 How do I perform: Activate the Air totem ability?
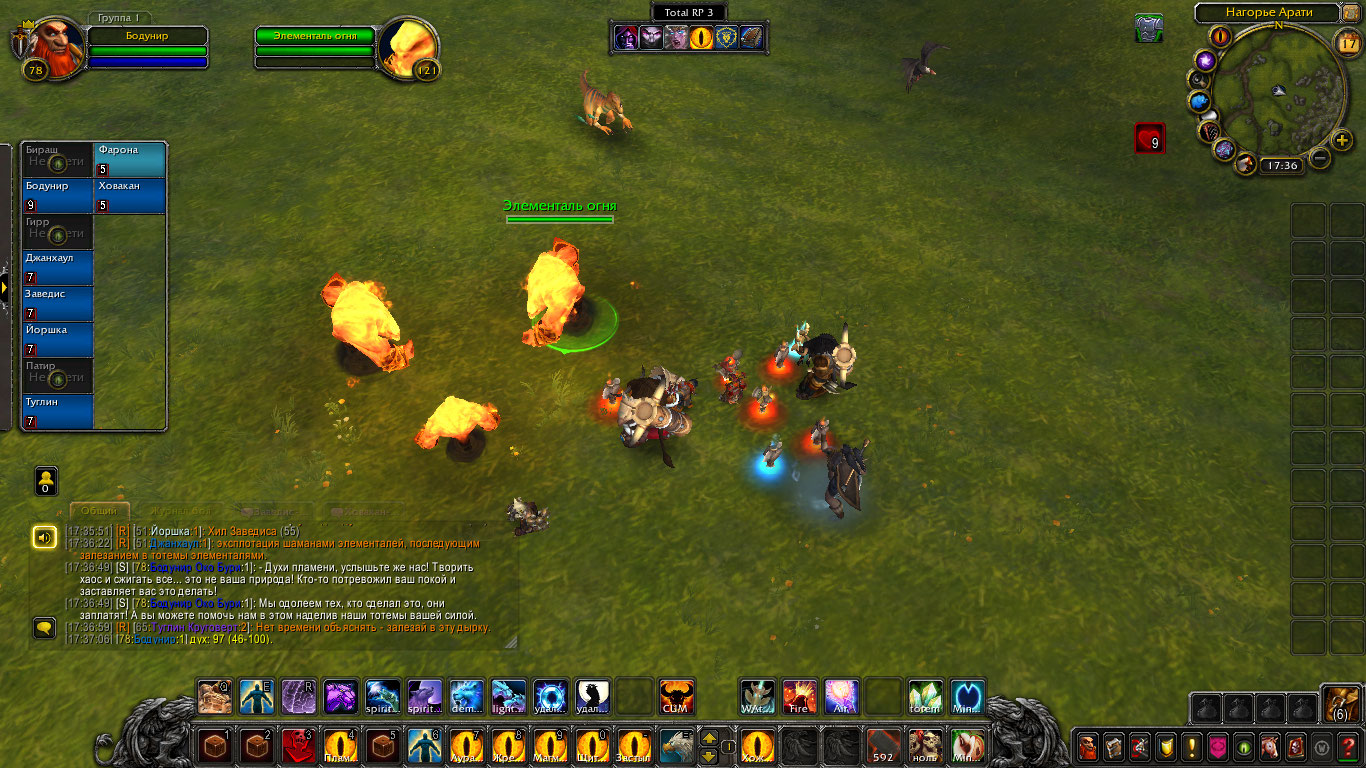[841, 697]
